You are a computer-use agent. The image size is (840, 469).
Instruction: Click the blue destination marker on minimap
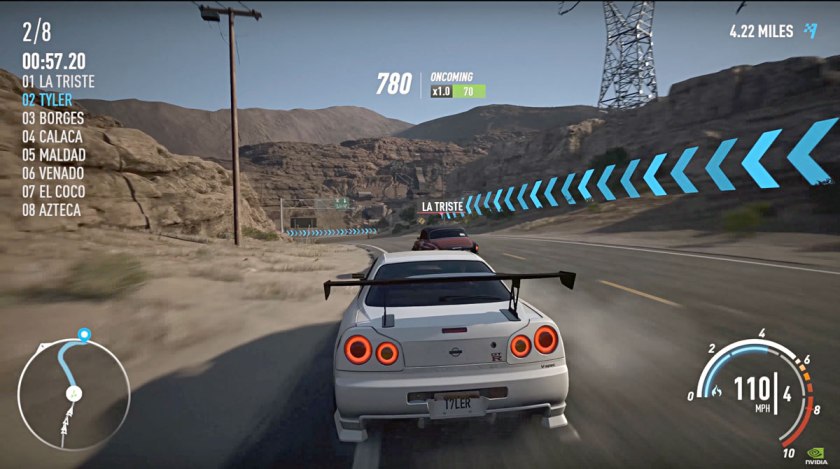click(x=84, y=334)
